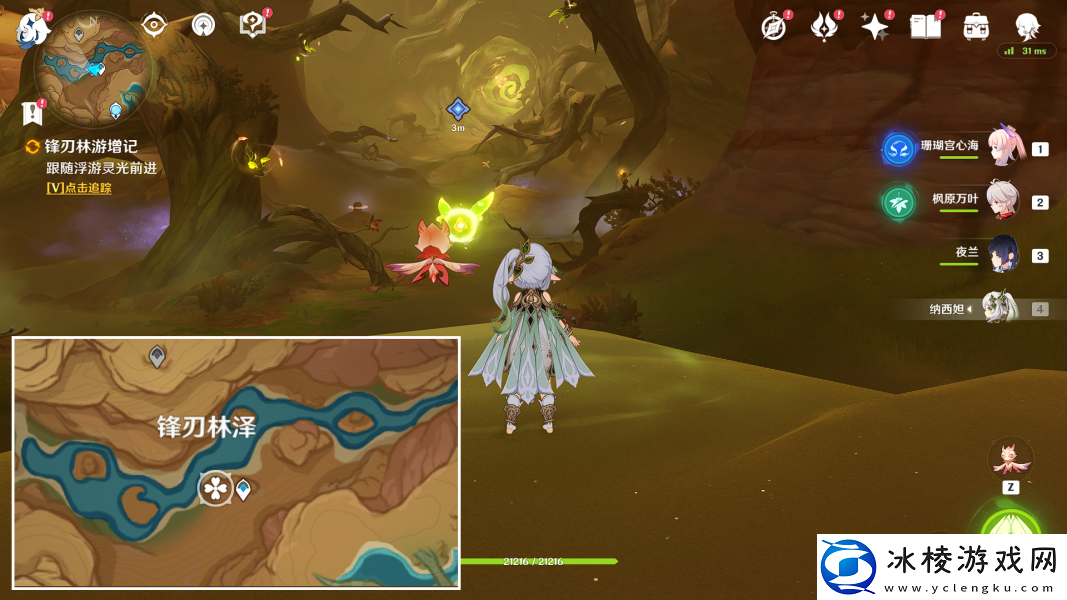Open the tutorial book with question mark
The height and width of the screenshot is (600, 1067).
[254, 25]
